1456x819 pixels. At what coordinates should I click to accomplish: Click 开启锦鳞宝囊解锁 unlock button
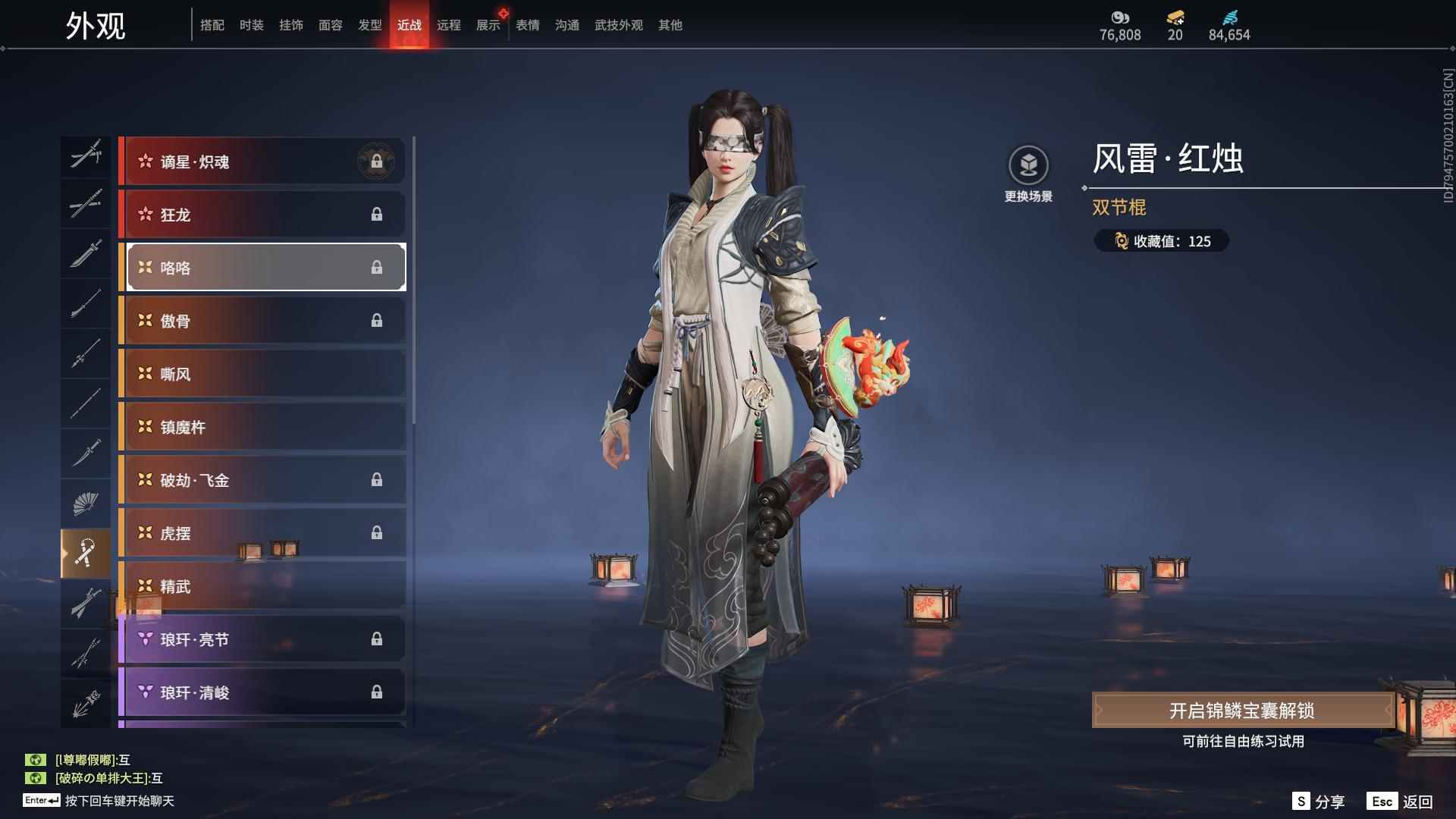1241,711
